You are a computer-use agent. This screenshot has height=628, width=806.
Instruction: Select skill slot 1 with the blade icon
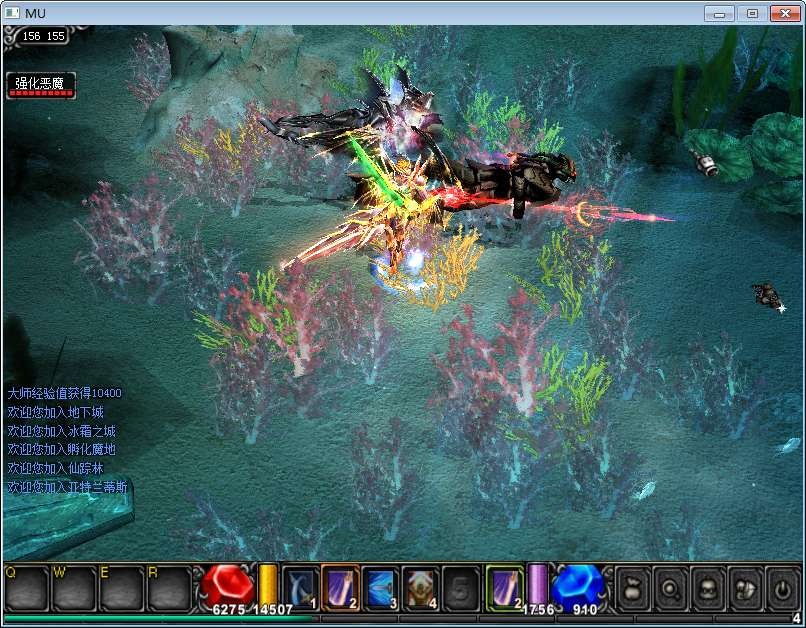point(300,587)
